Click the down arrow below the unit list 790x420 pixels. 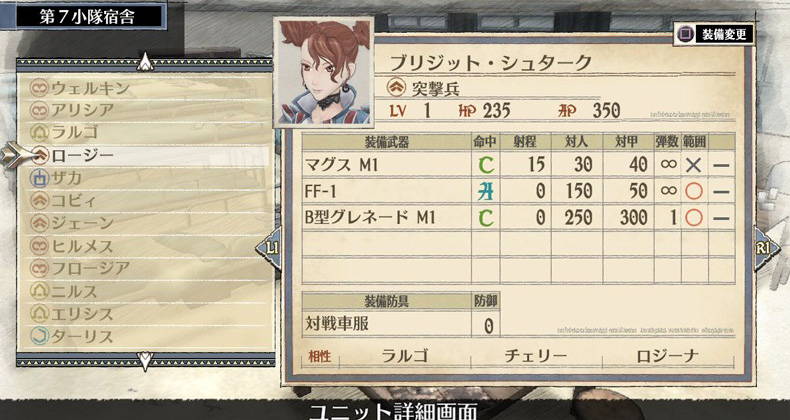pos(146,358)
